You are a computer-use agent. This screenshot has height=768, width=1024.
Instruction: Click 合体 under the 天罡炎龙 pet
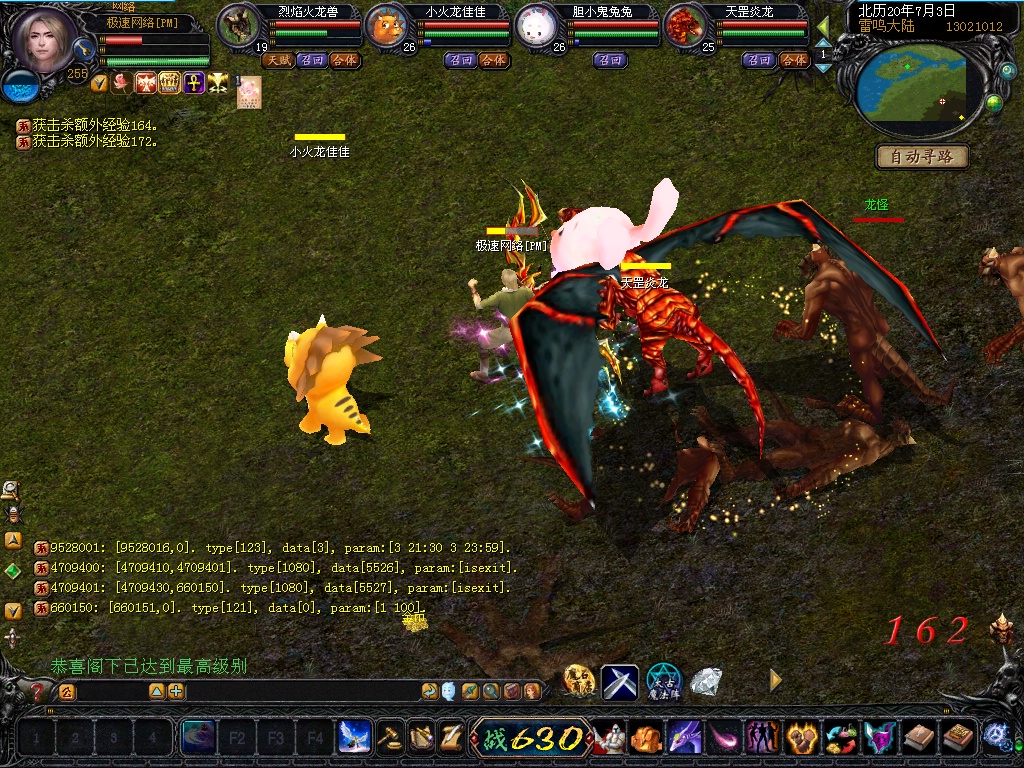(793, 60)
